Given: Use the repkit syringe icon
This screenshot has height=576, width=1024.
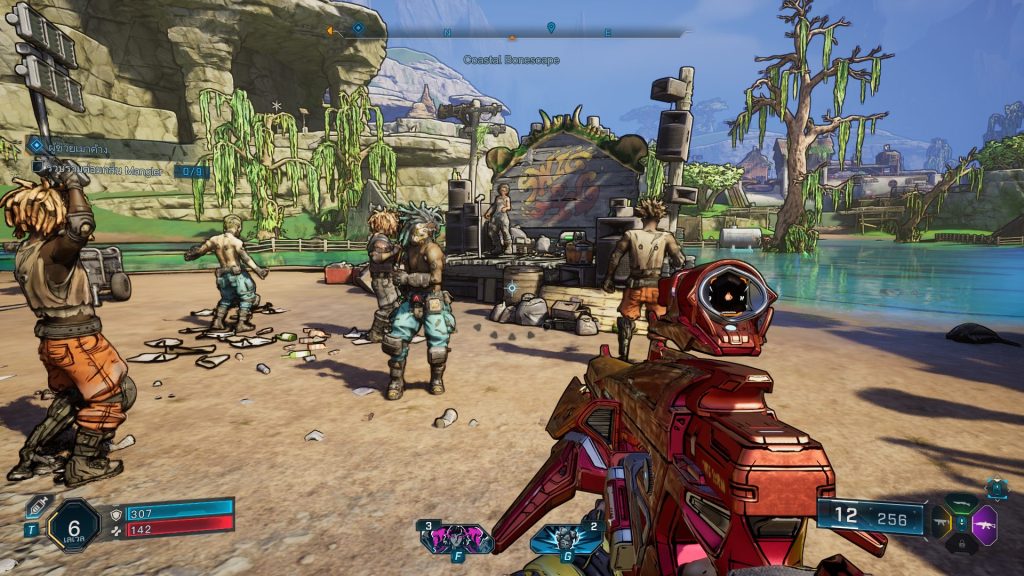Looking at the screenshot, I should [38, 506].
